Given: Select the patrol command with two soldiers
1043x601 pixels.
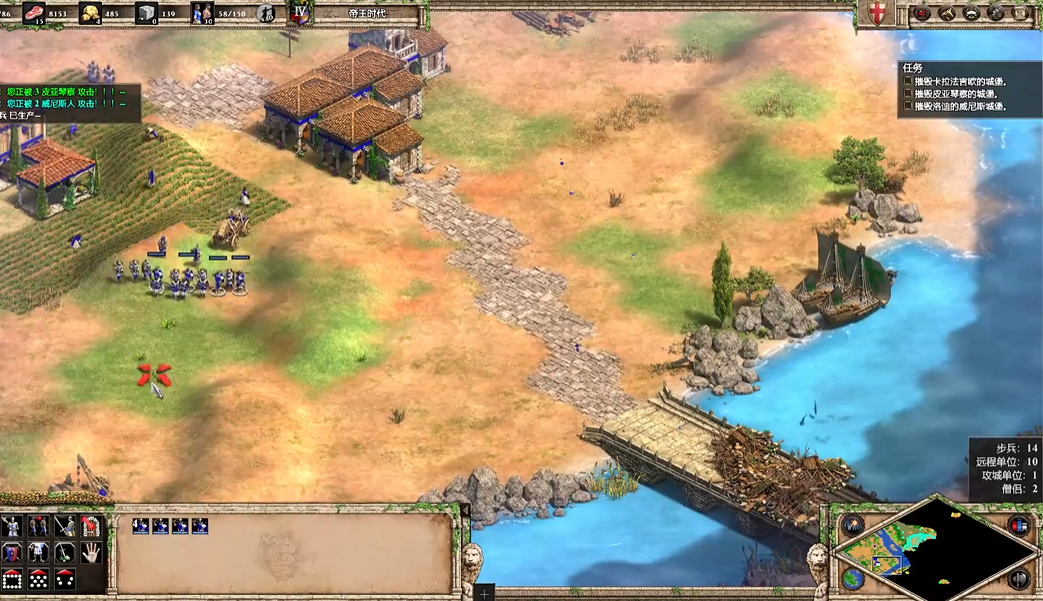Looking at the screenshot, I should [38, 526].
